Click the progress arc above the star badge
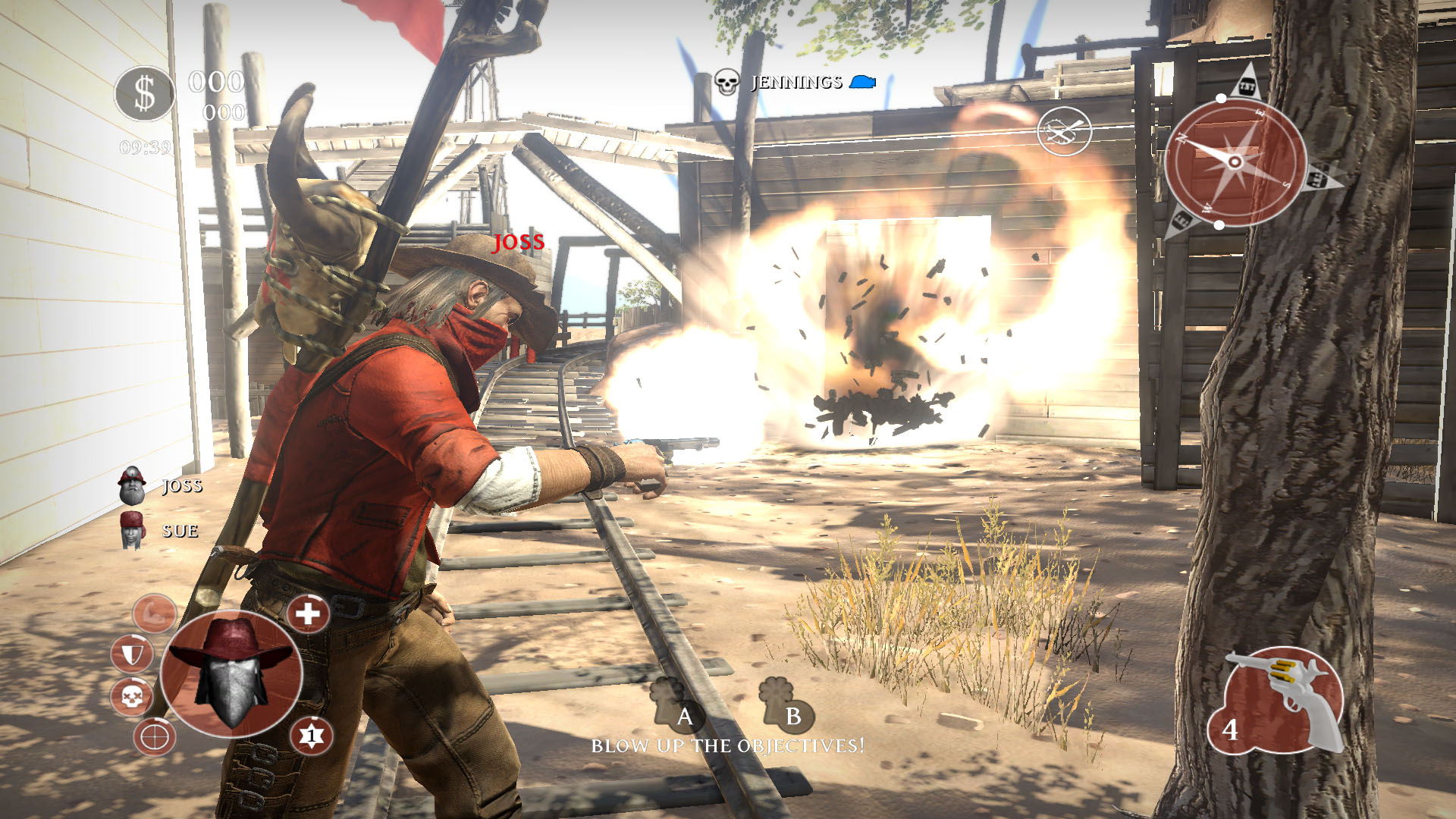This screenshot has width=1456, height=819. (x=315, y=717)
